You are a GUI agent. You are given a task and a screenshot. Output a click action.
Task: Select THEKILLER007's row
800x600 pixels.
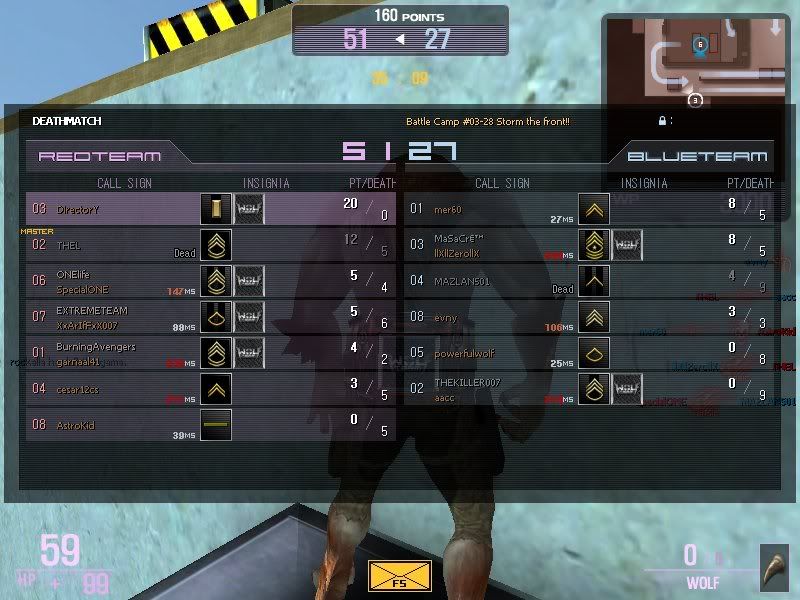[x=590, y=389]
